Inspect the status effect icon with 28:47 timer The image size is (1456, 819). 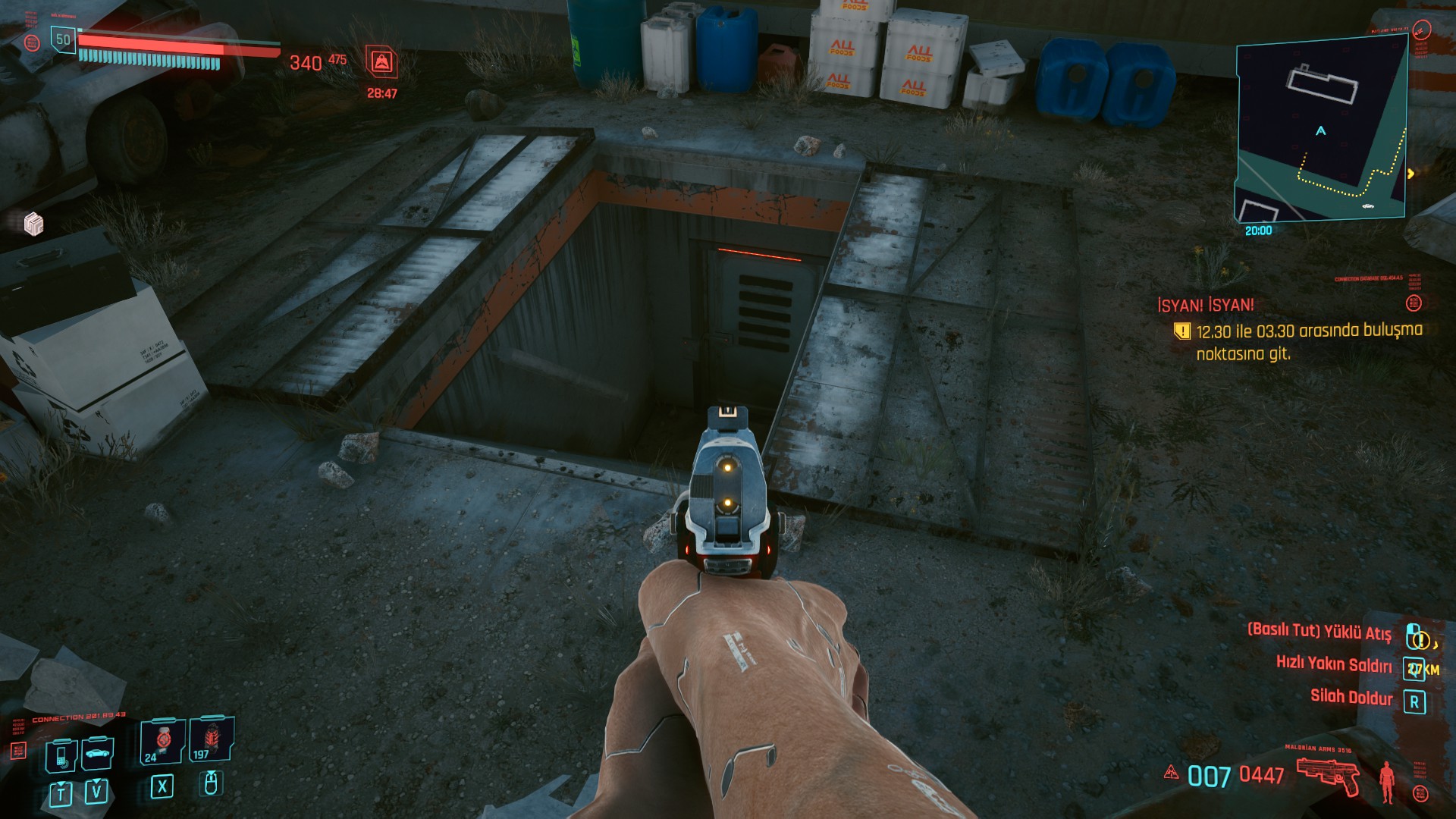pyautogui.click(x=381, y=62)
